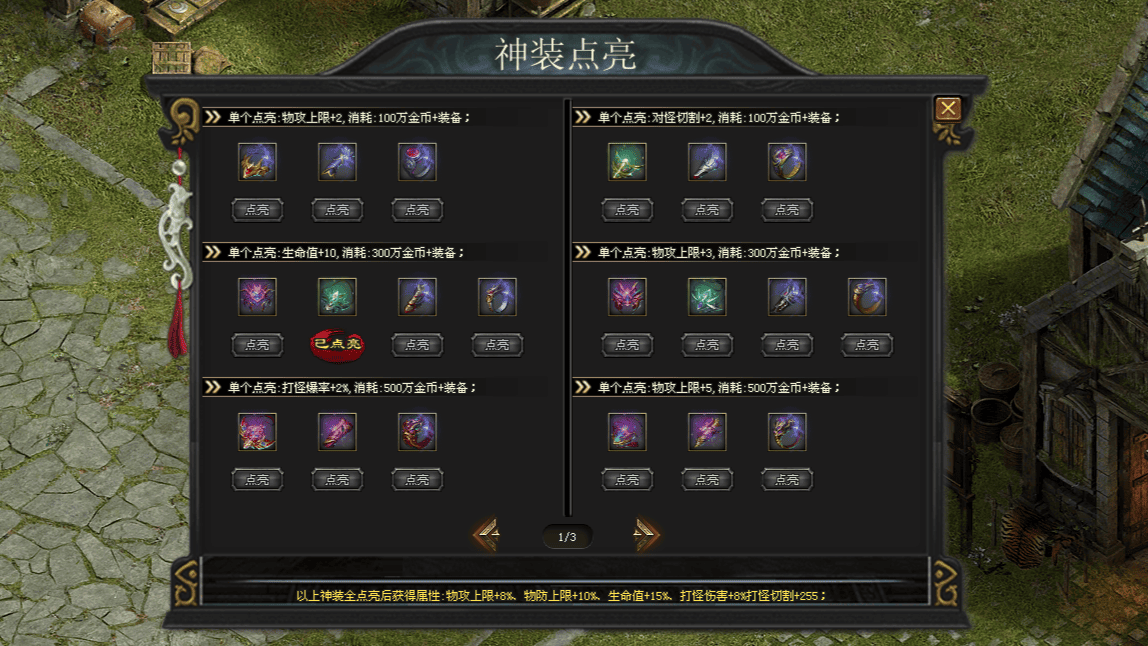This screenshot has width=1148, height=646.
Task: Go to the next page arrow
Action: pos(645,536)
